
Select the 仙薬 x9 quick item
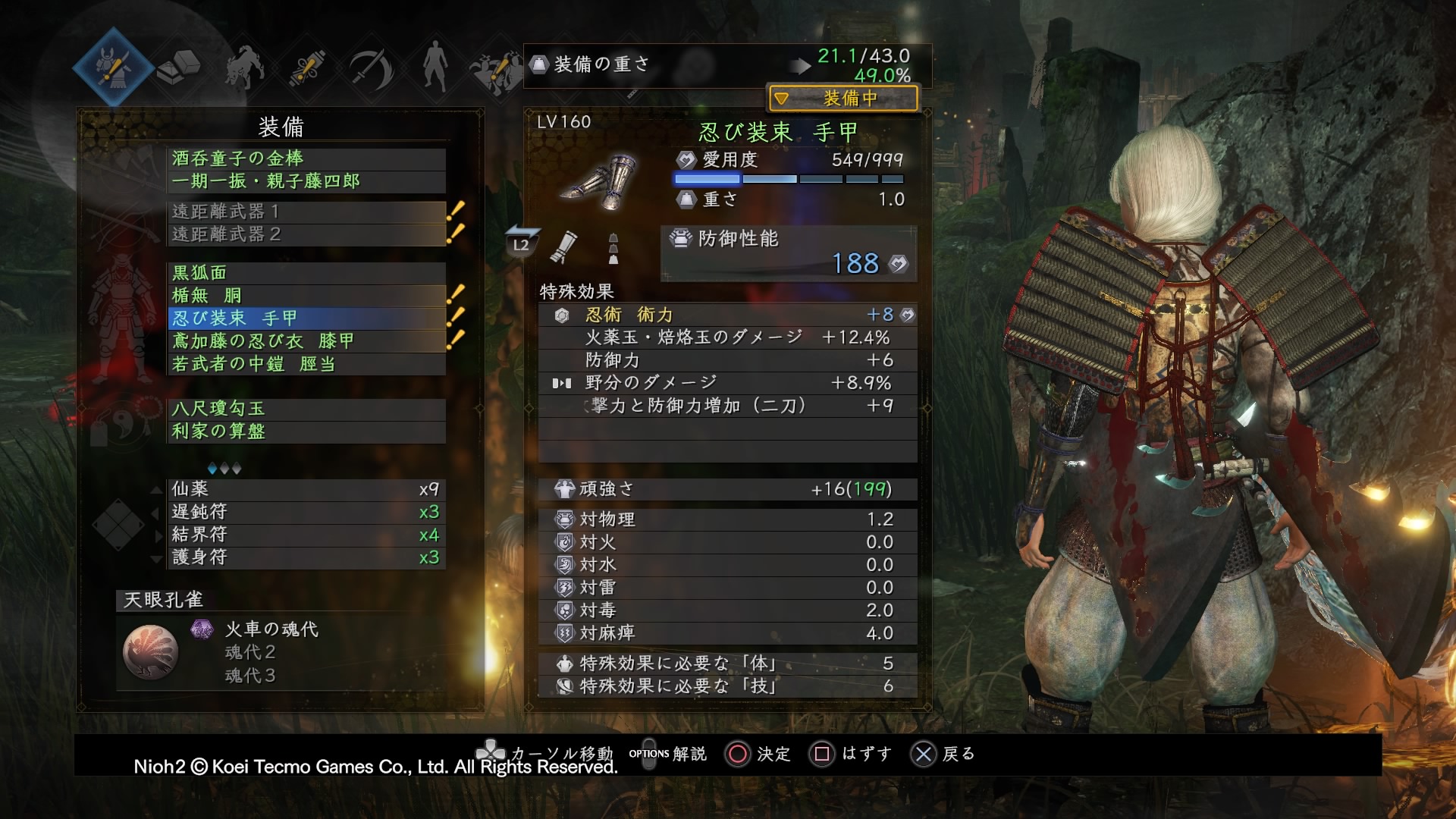[303, 491]
